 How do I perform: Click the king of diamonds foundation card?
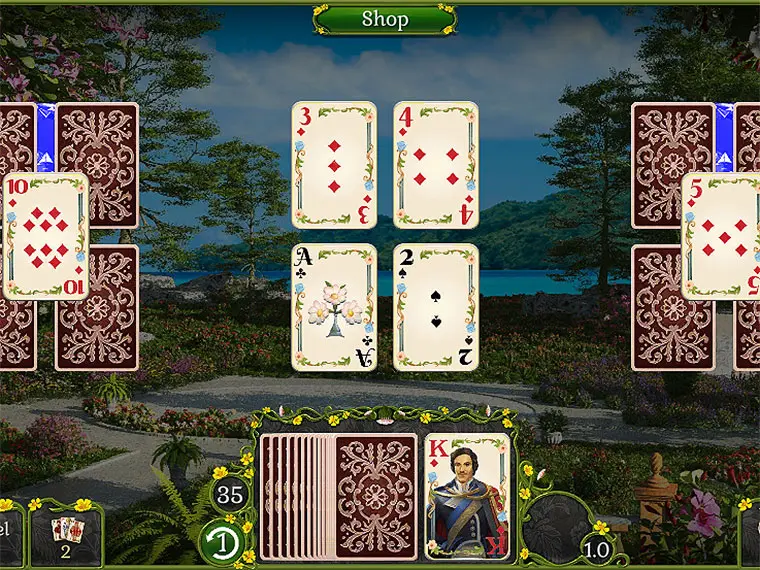(467, 496)
